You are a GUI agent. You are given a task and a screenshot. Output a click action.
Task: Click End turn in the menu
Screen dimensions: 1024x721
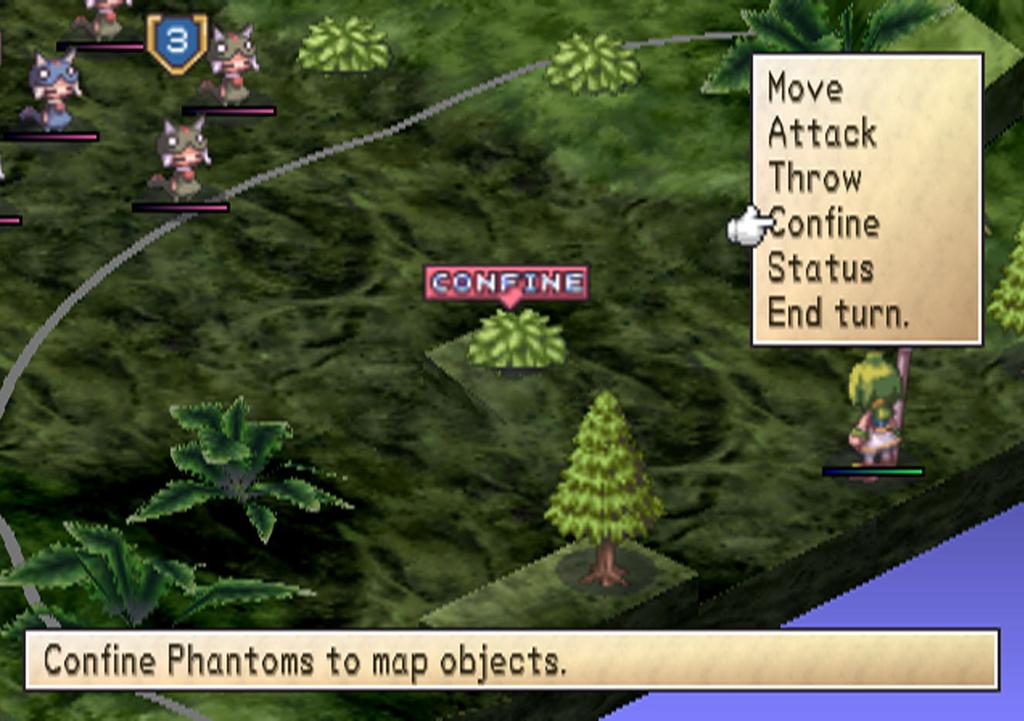[838, 313]
